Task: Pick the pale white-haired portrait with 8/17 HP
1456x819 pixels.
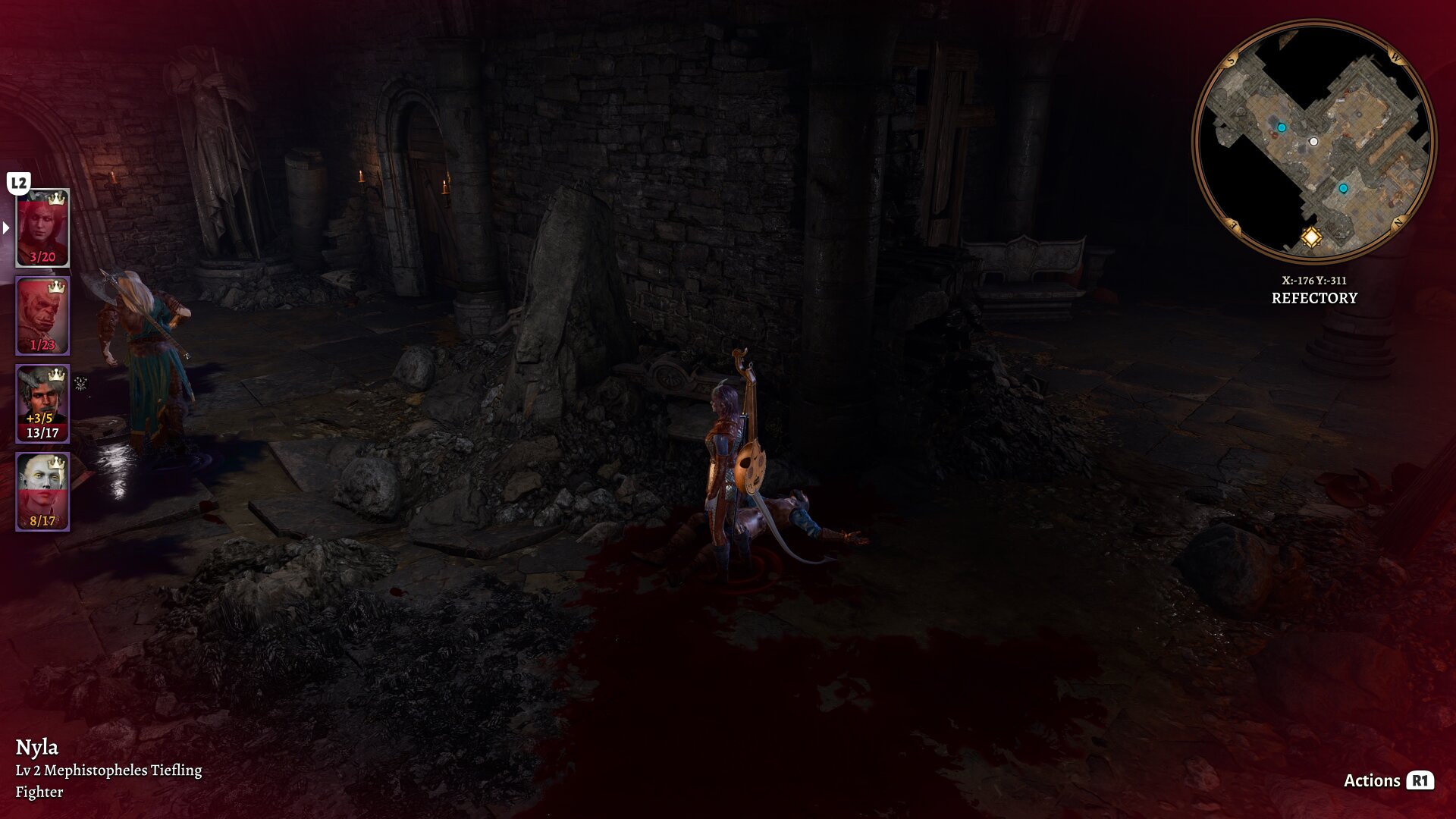Action: coord(42,491)
